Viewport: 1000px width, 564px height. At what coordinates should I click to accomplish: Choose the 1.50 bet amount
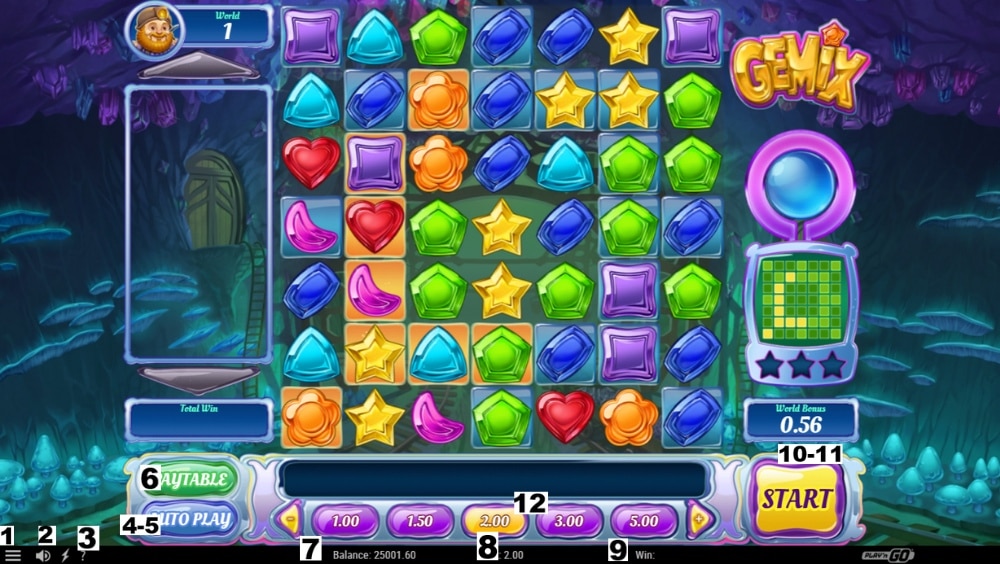[x=419, y=521]
